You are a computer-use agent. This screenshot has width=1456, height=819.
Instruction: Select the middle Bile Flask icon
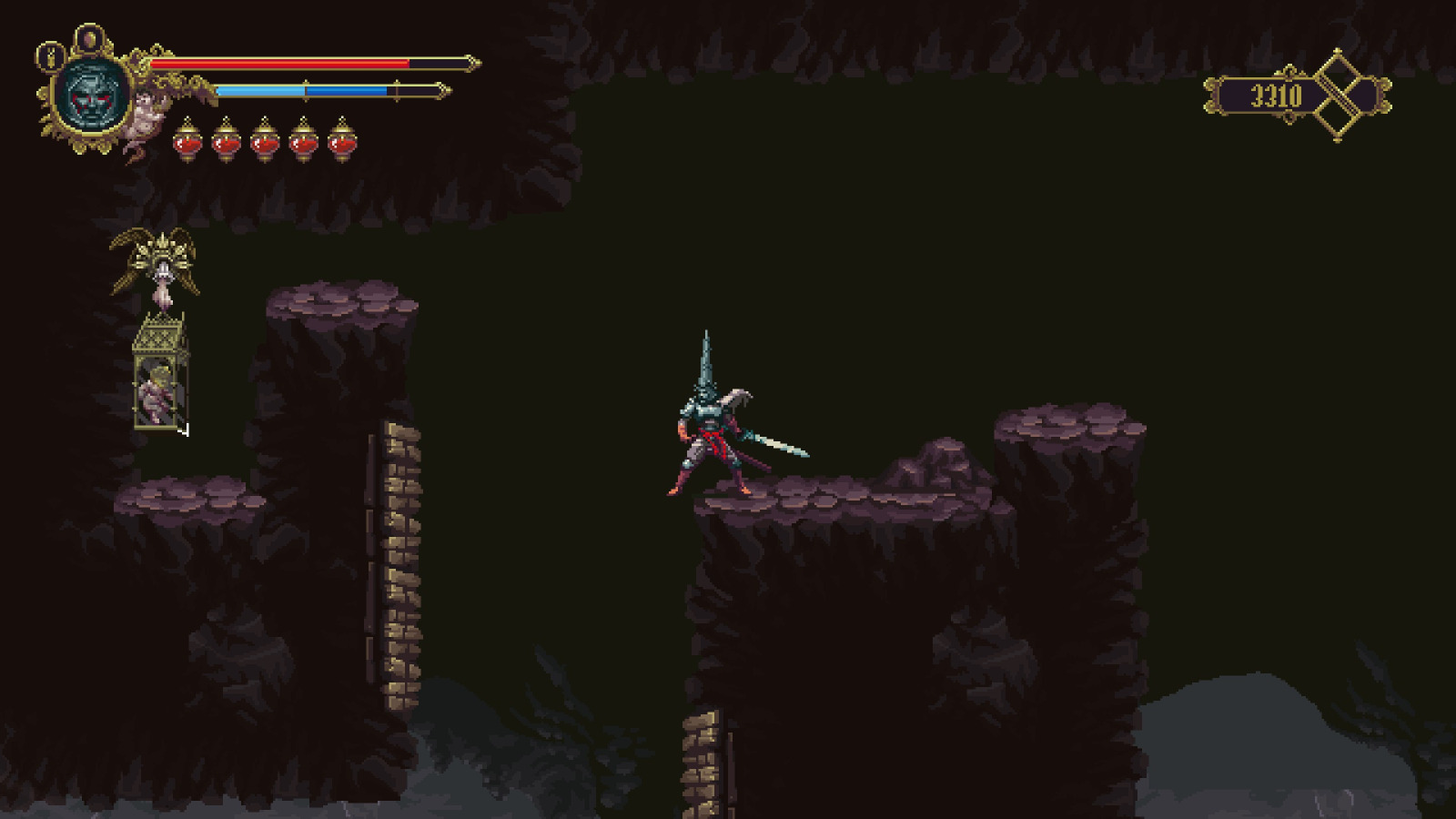coord(265,141)
